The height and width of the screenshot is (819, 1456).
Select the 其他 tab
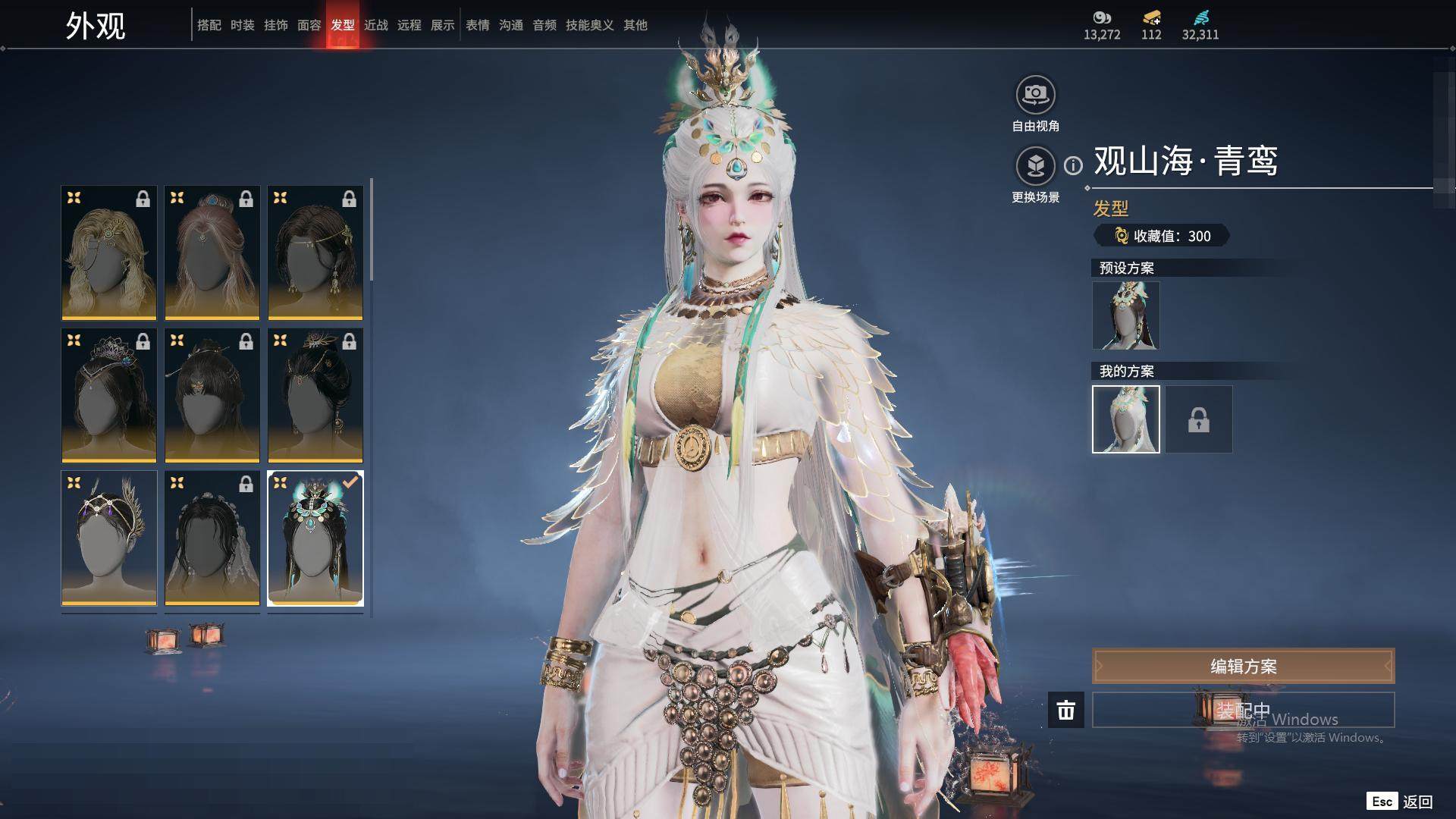pos(635,25)
